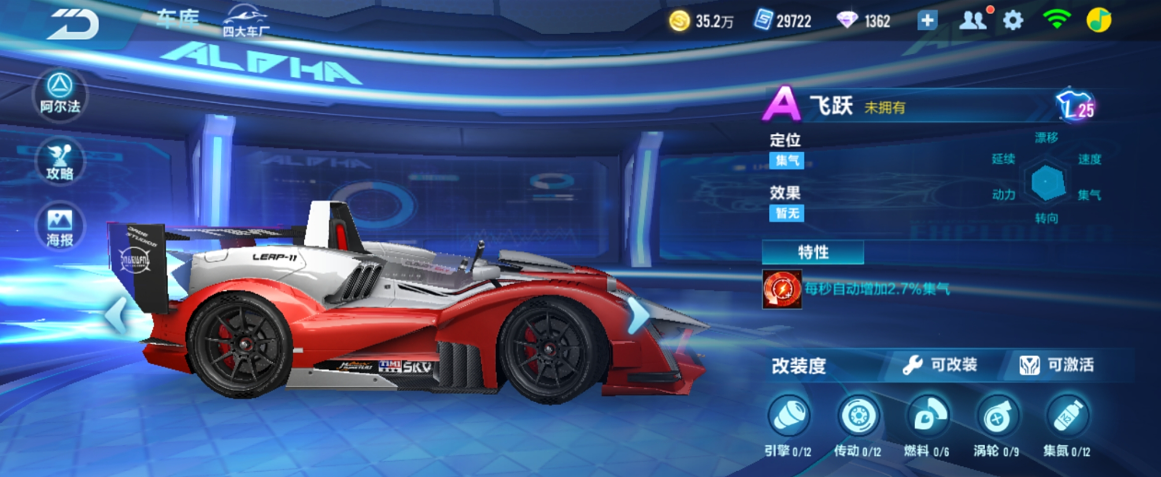The image size is (1161, 477).
Task: Open the green music note icon
Action: point(1099,20)
